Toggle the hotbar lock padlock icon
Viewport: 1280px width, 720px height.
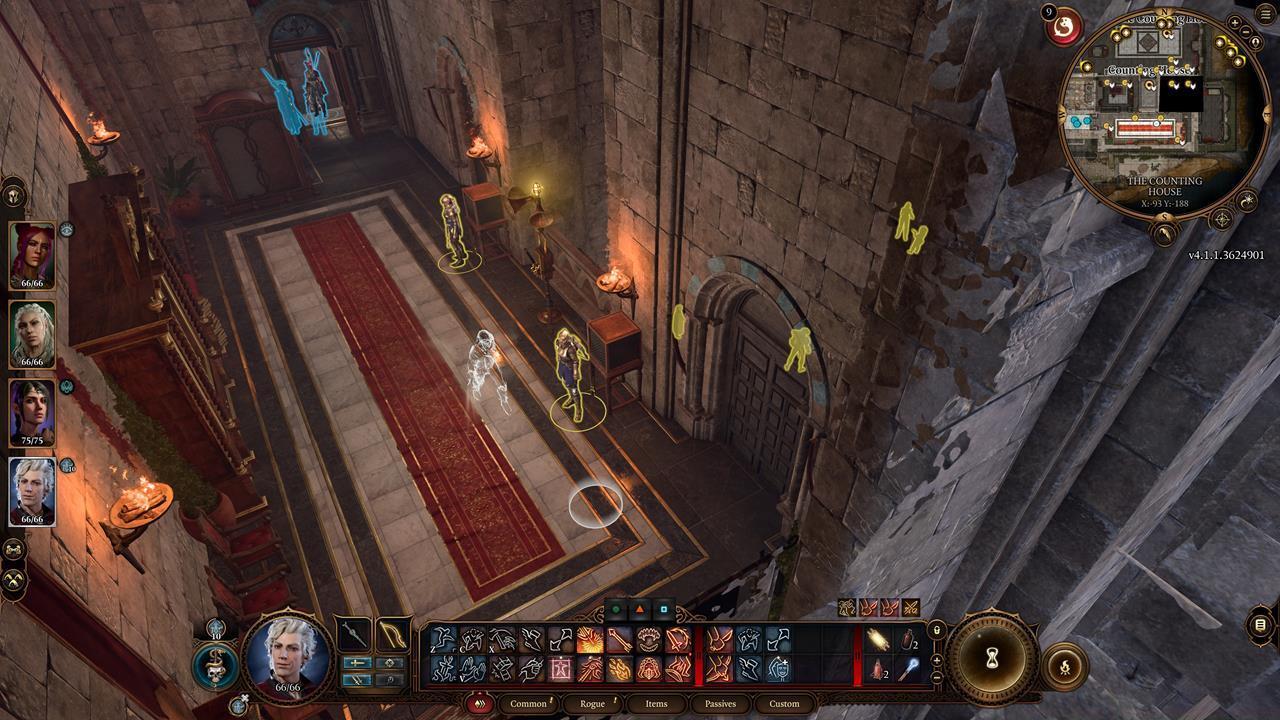coord(937,631)
